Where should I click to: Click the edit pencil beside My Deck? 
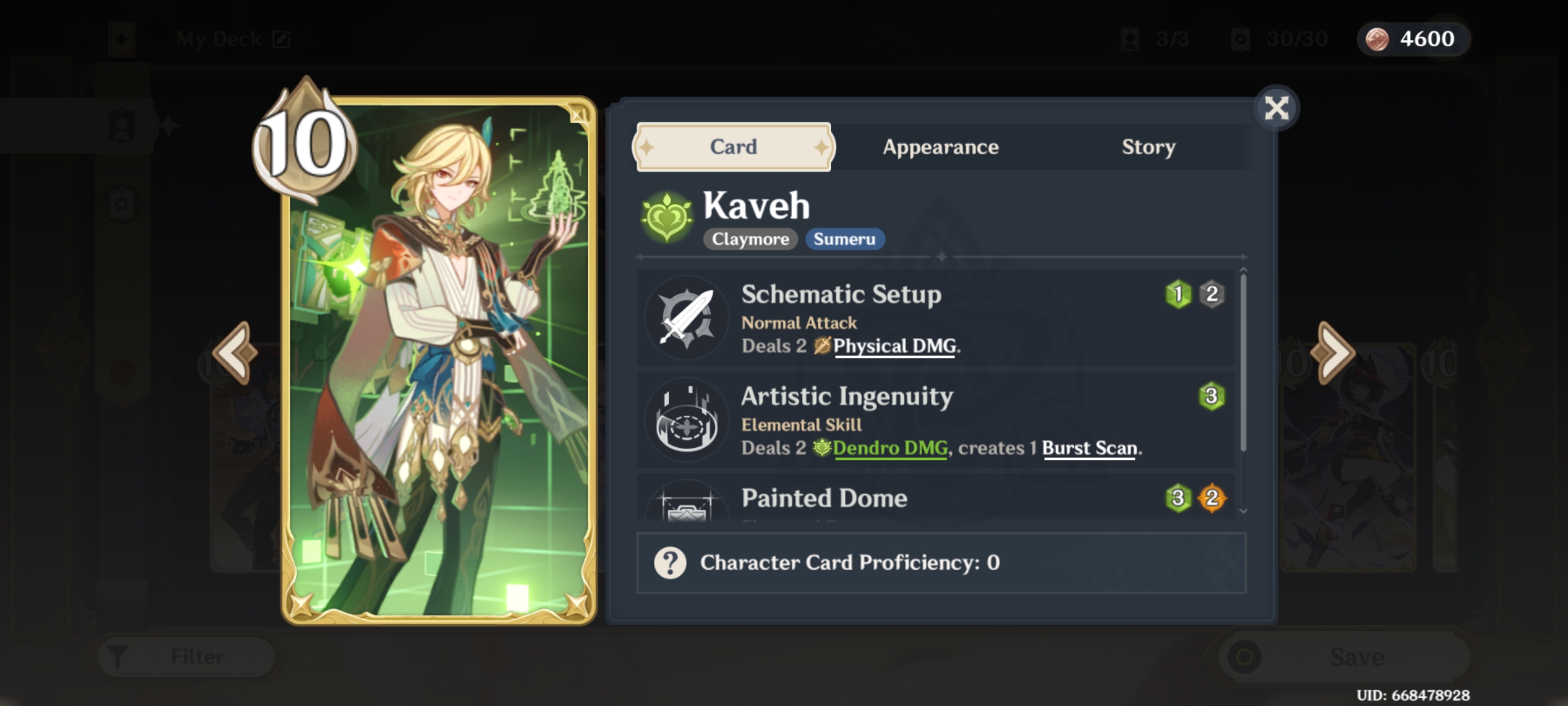click(x=282, y=39)
